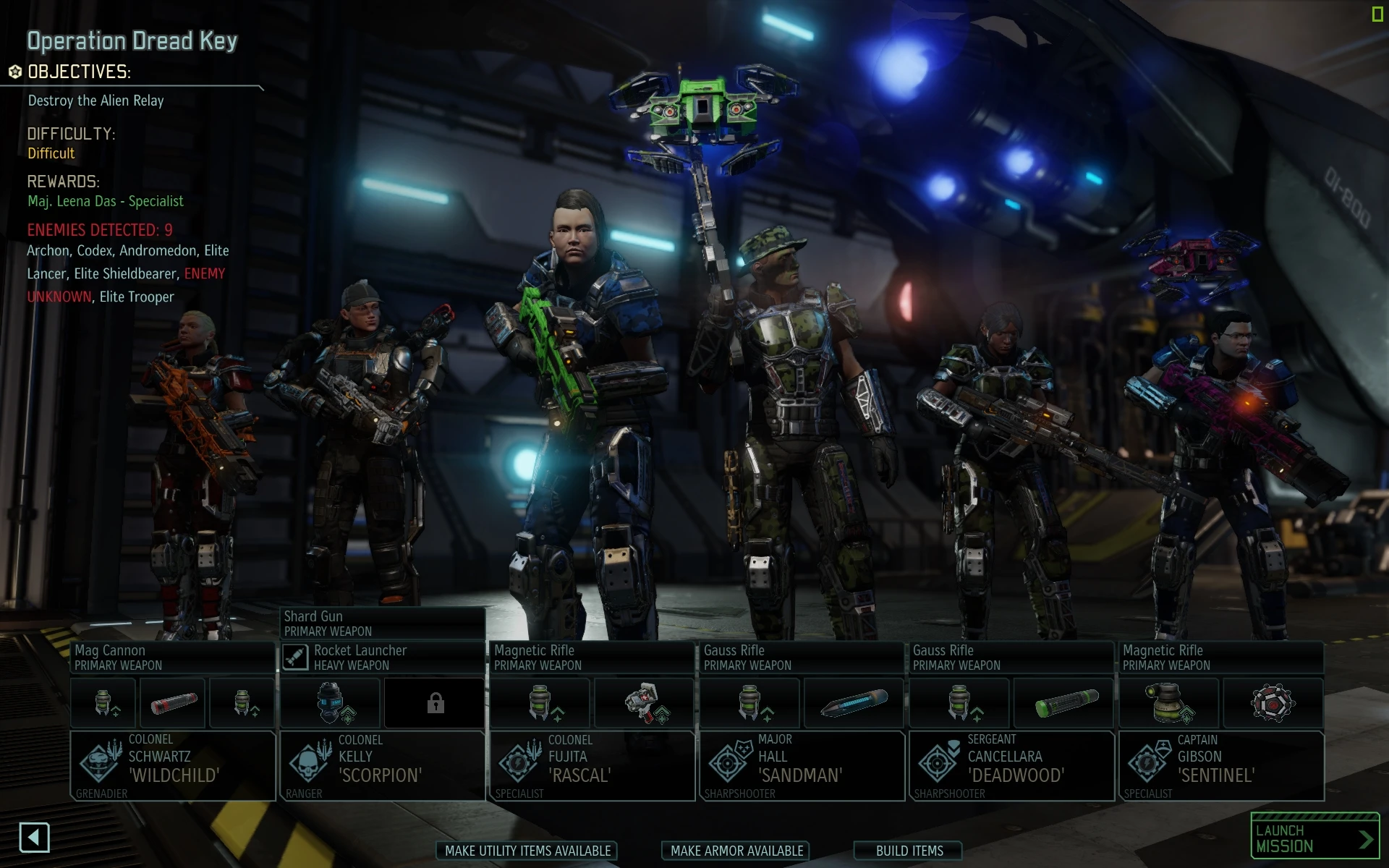Open the Build Items screen

click(x=908, y=851)
